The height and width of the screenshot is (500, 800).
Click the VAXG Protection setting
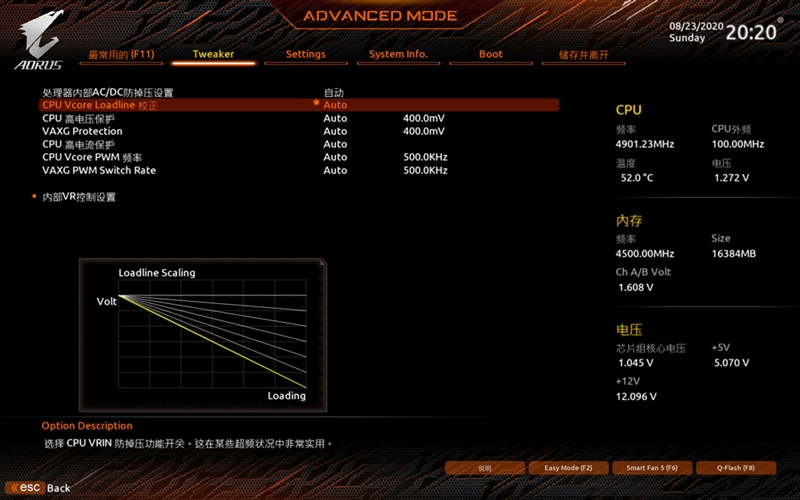click(x=82, y=131)
